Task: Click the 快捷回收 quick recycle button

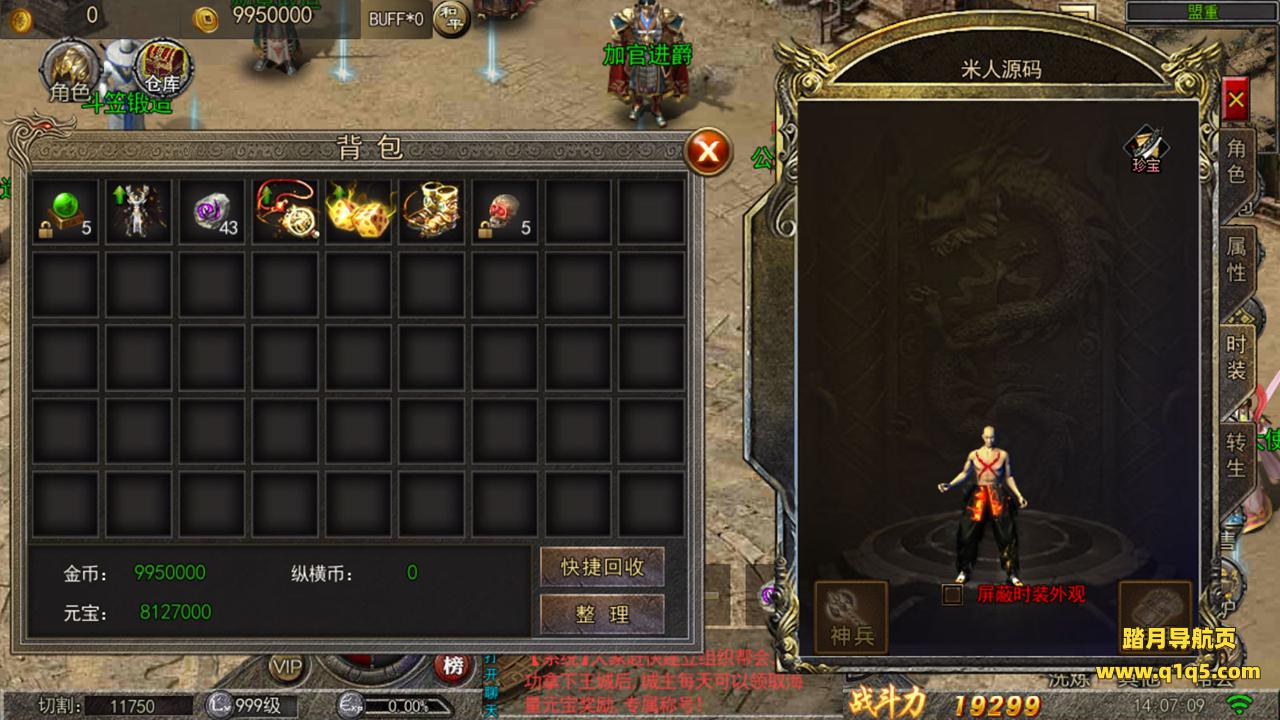Action: [602, 567]
